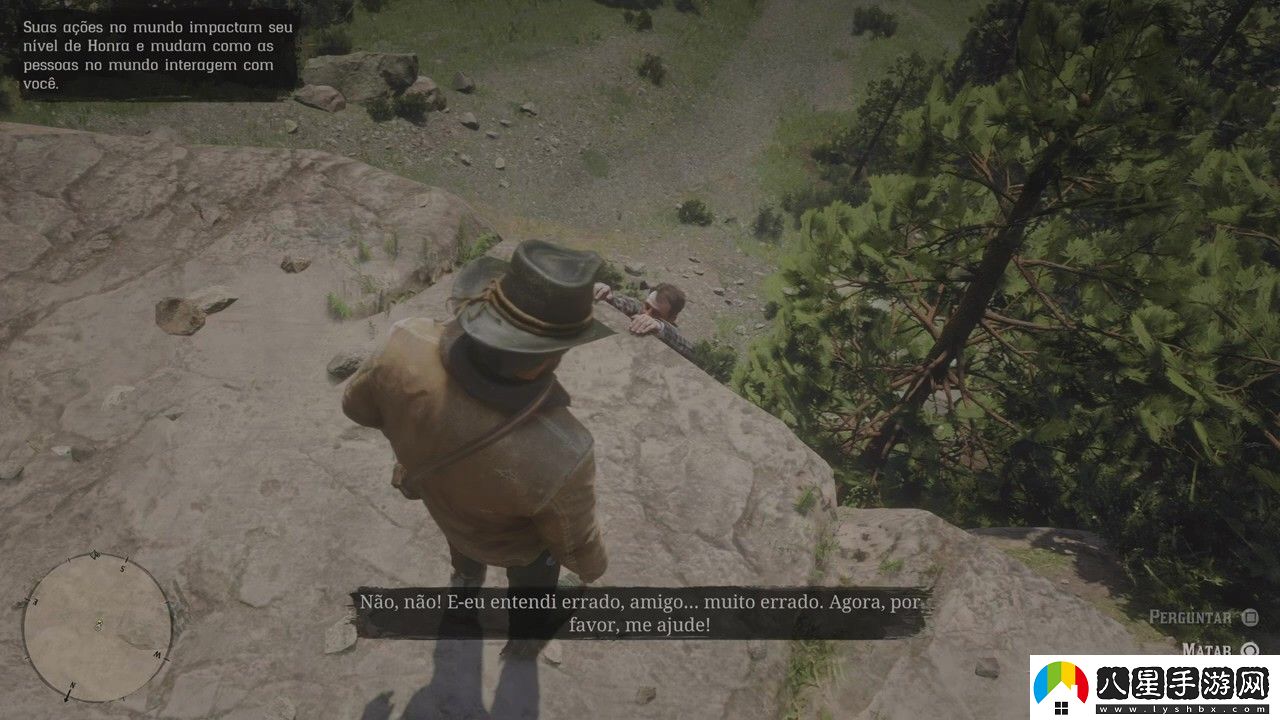This screenshot has height=720, width=1280.
Task: Click the circle button icon next to Matar
Action: point(1248,651)
